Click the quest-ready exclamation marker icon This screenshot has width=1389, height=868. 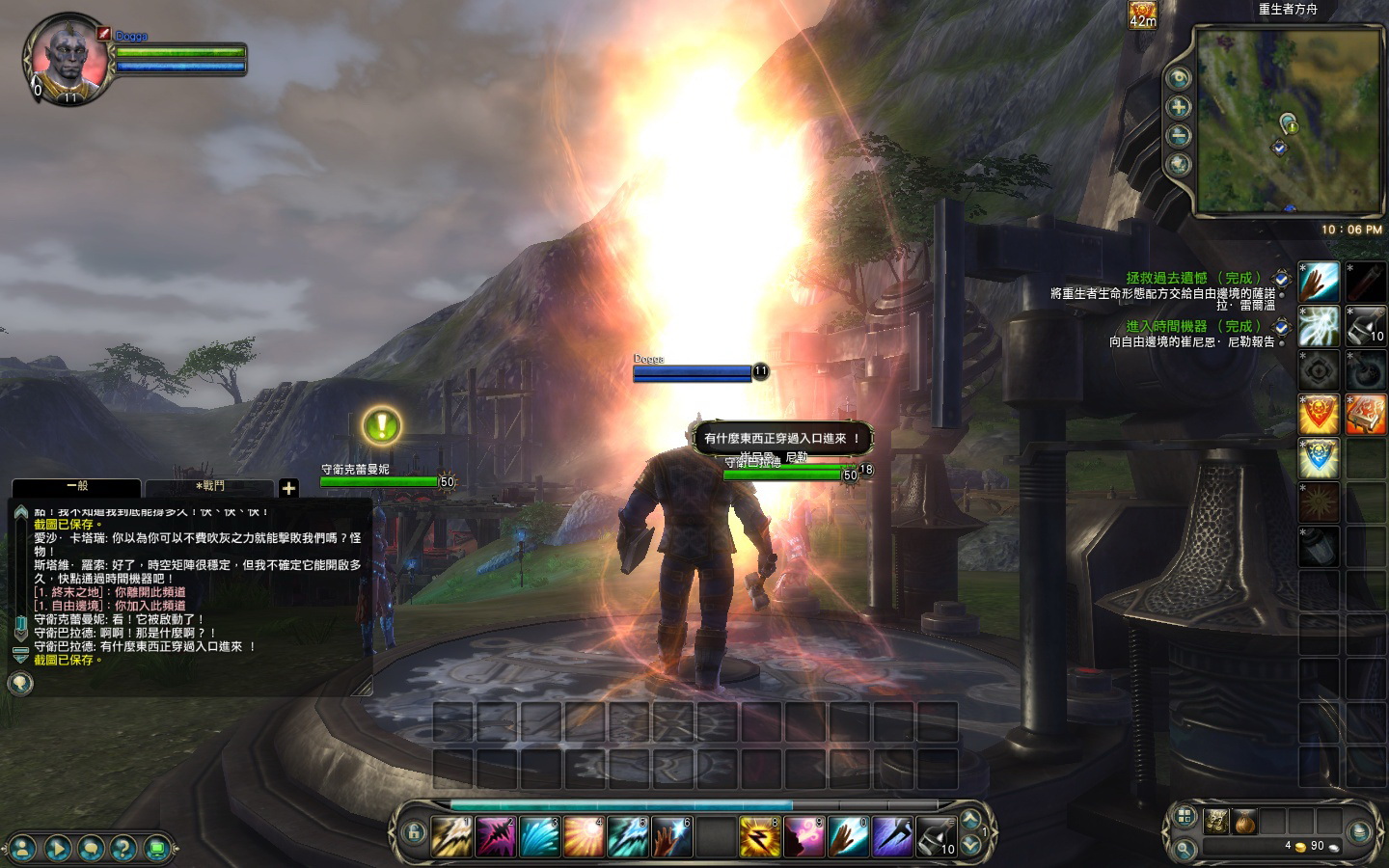(x=382, y=425)
